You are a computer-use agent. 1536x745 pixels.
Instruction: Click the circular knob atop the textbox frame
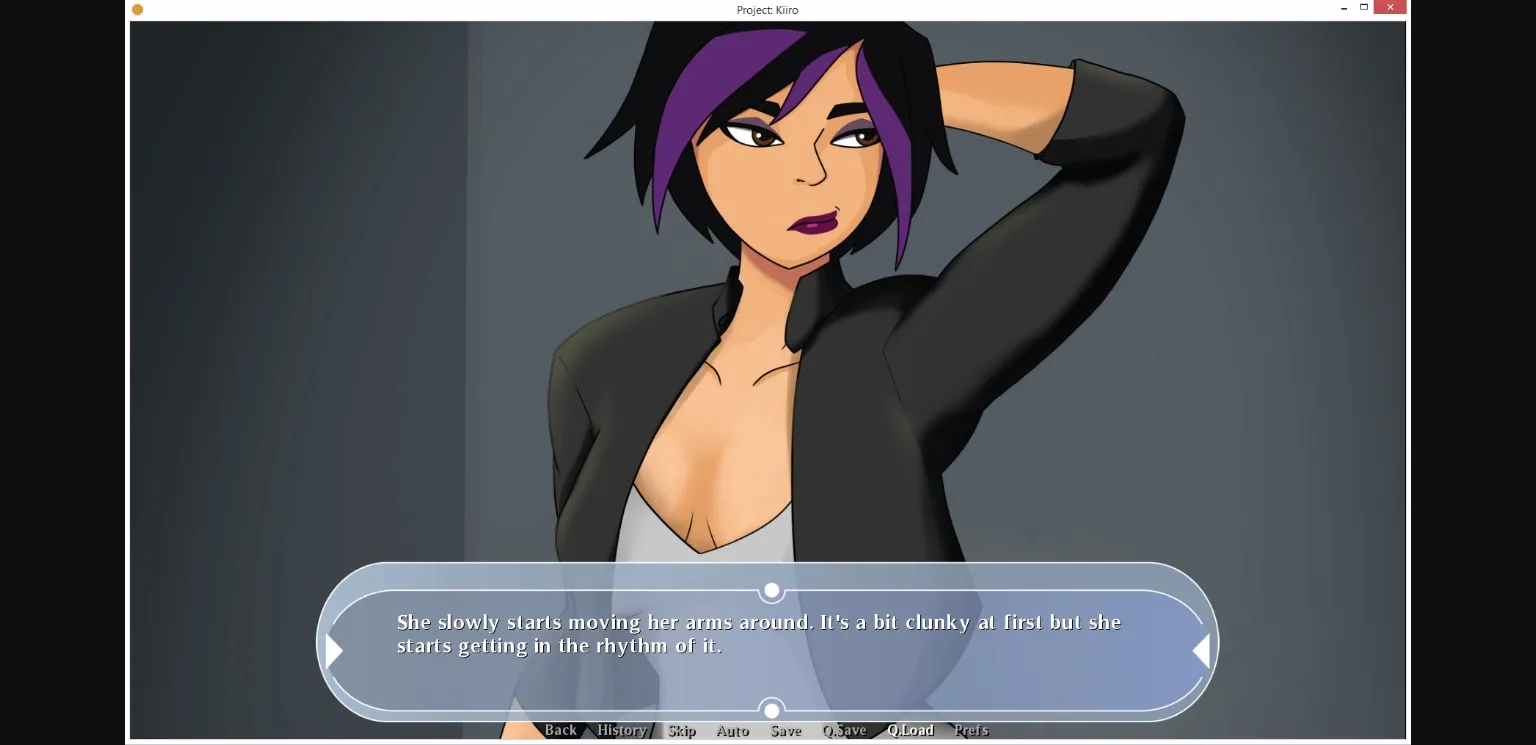tap(771, 590)
